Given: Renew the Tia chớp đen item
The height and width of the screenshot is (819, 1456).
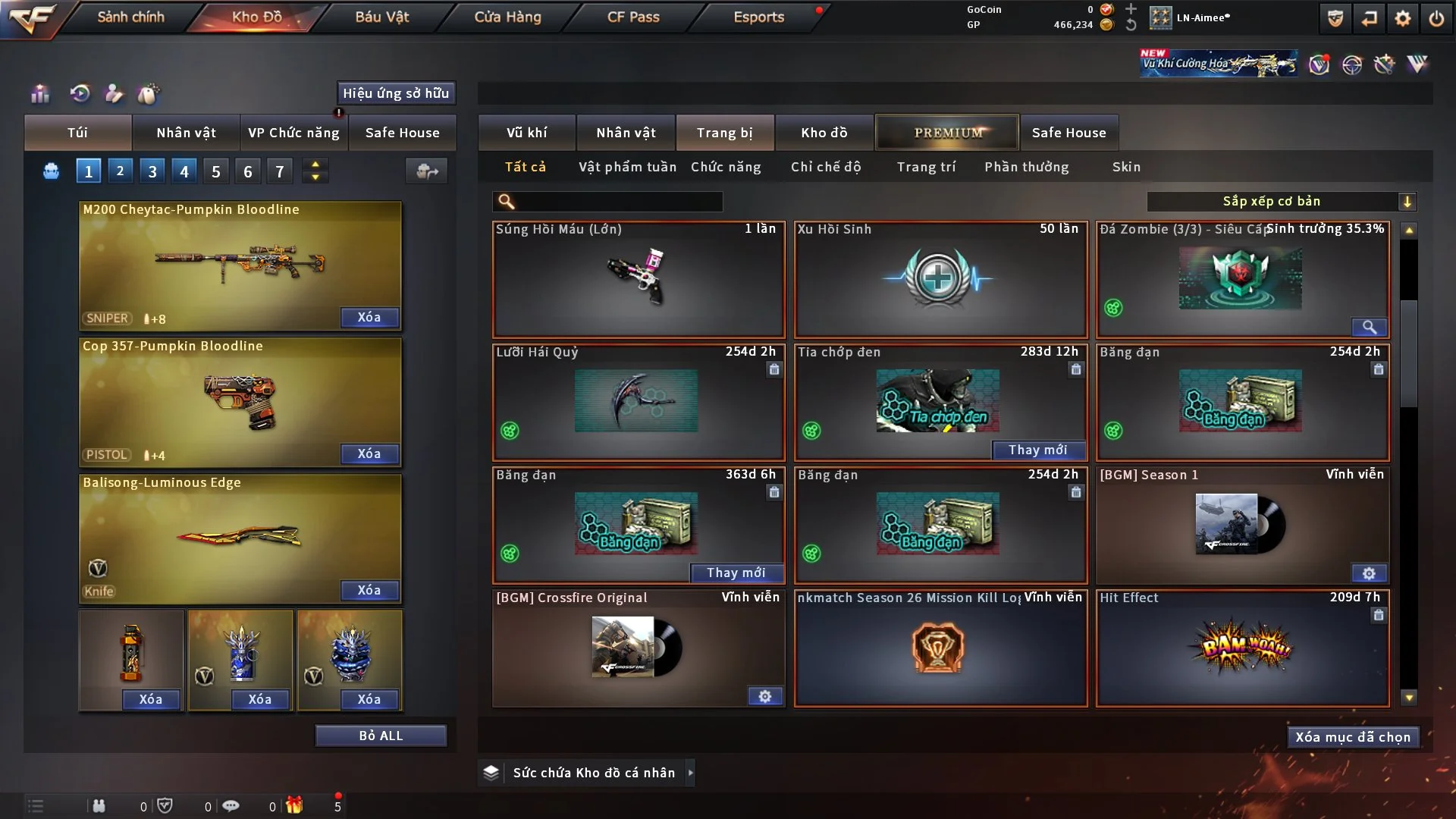Looking at the screenshot, I should (1037, 450).
